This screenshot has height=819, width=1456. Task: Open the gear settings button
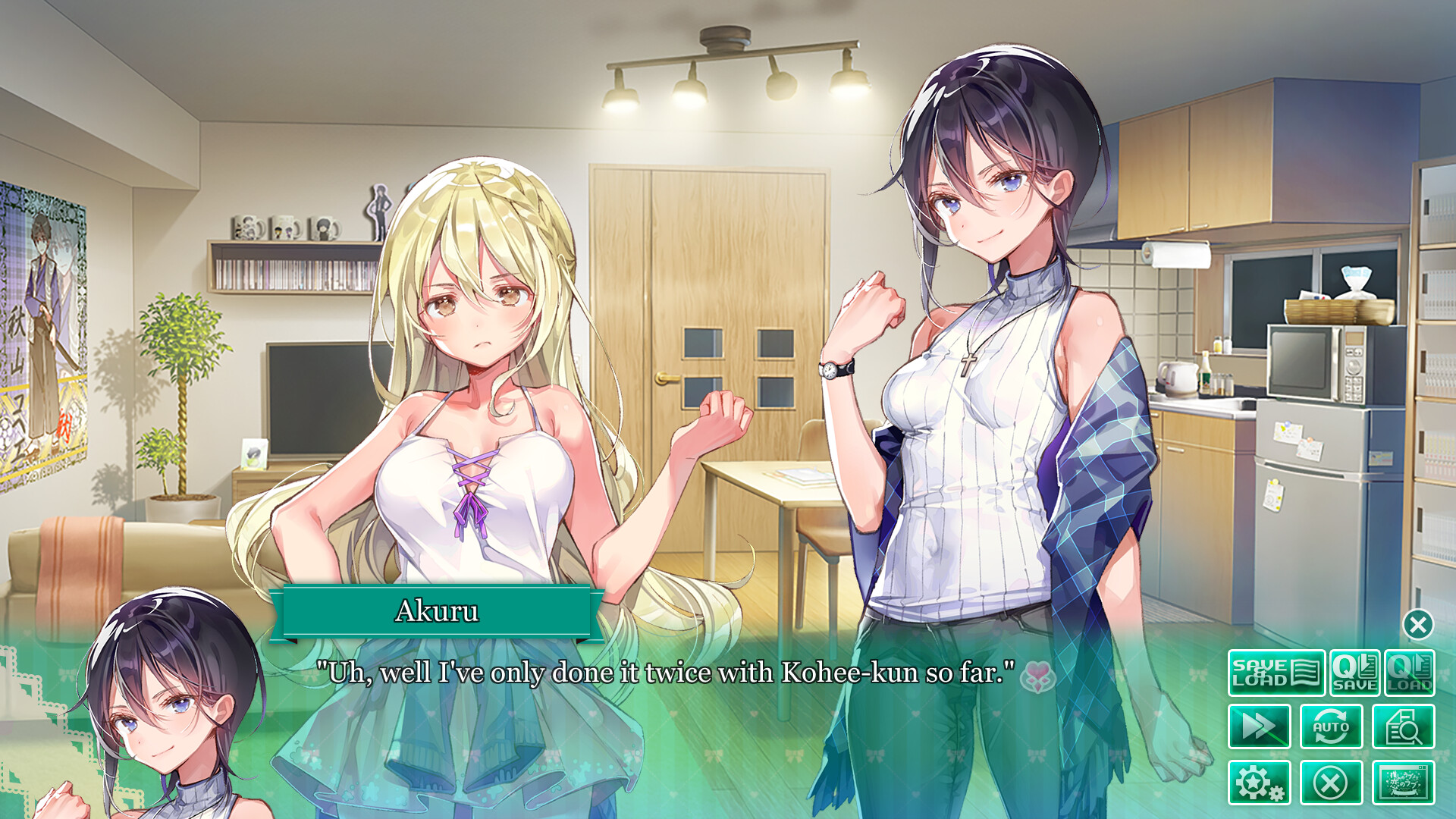coord(1260,782)
